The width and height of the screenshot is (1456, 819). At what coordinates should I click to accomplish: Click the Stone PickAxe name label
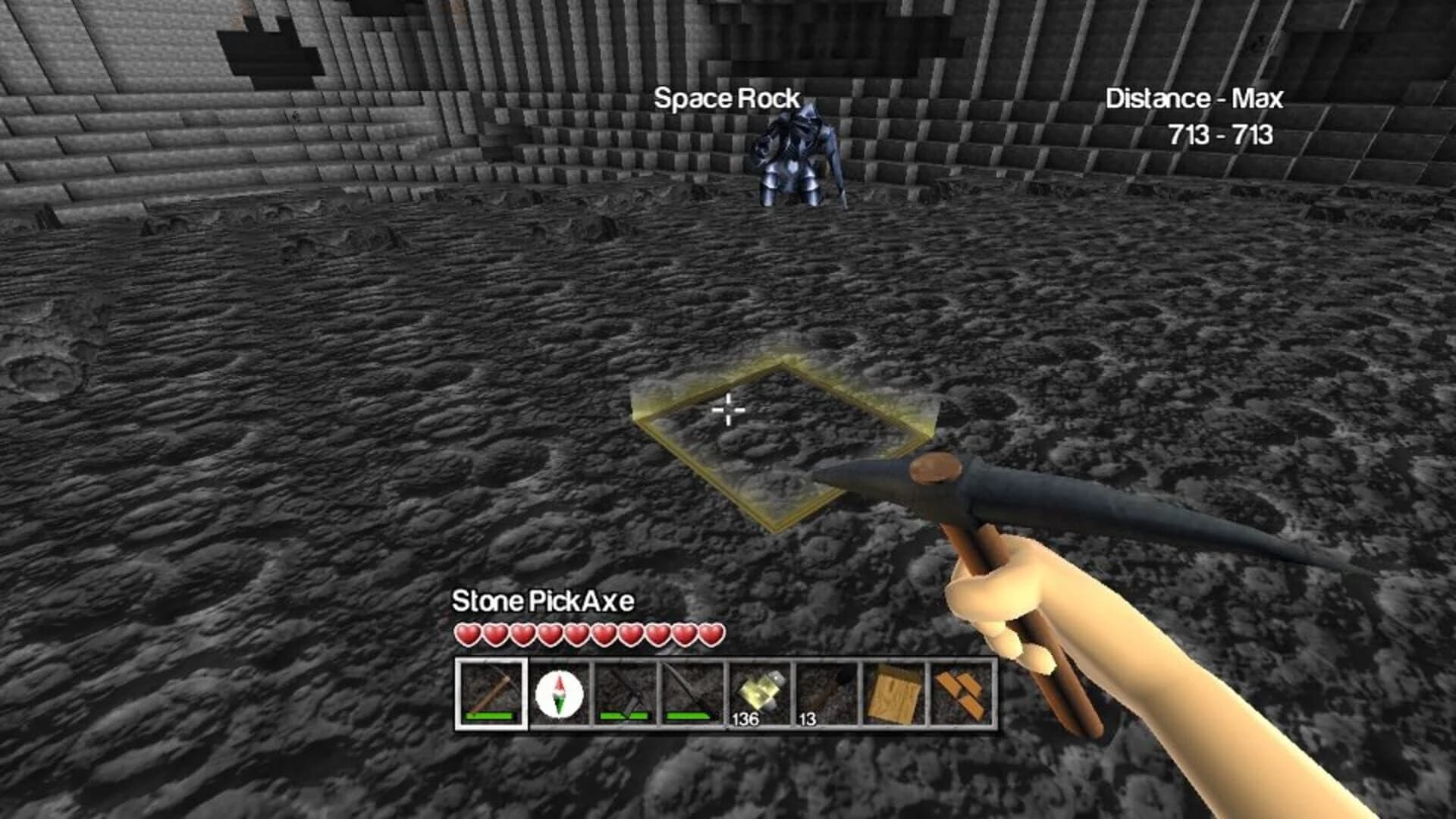click(x=544, y=601)
